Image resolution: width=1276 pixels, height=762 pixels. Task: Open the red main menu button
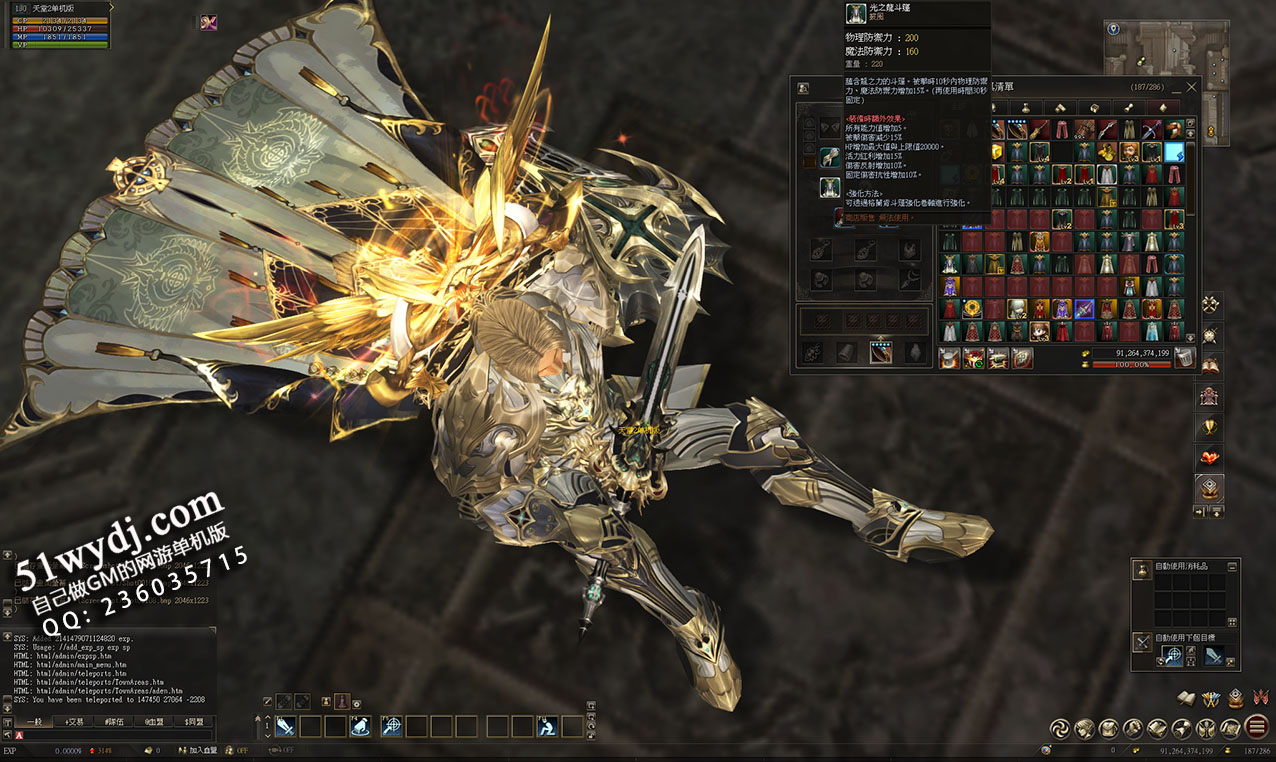1256,727
